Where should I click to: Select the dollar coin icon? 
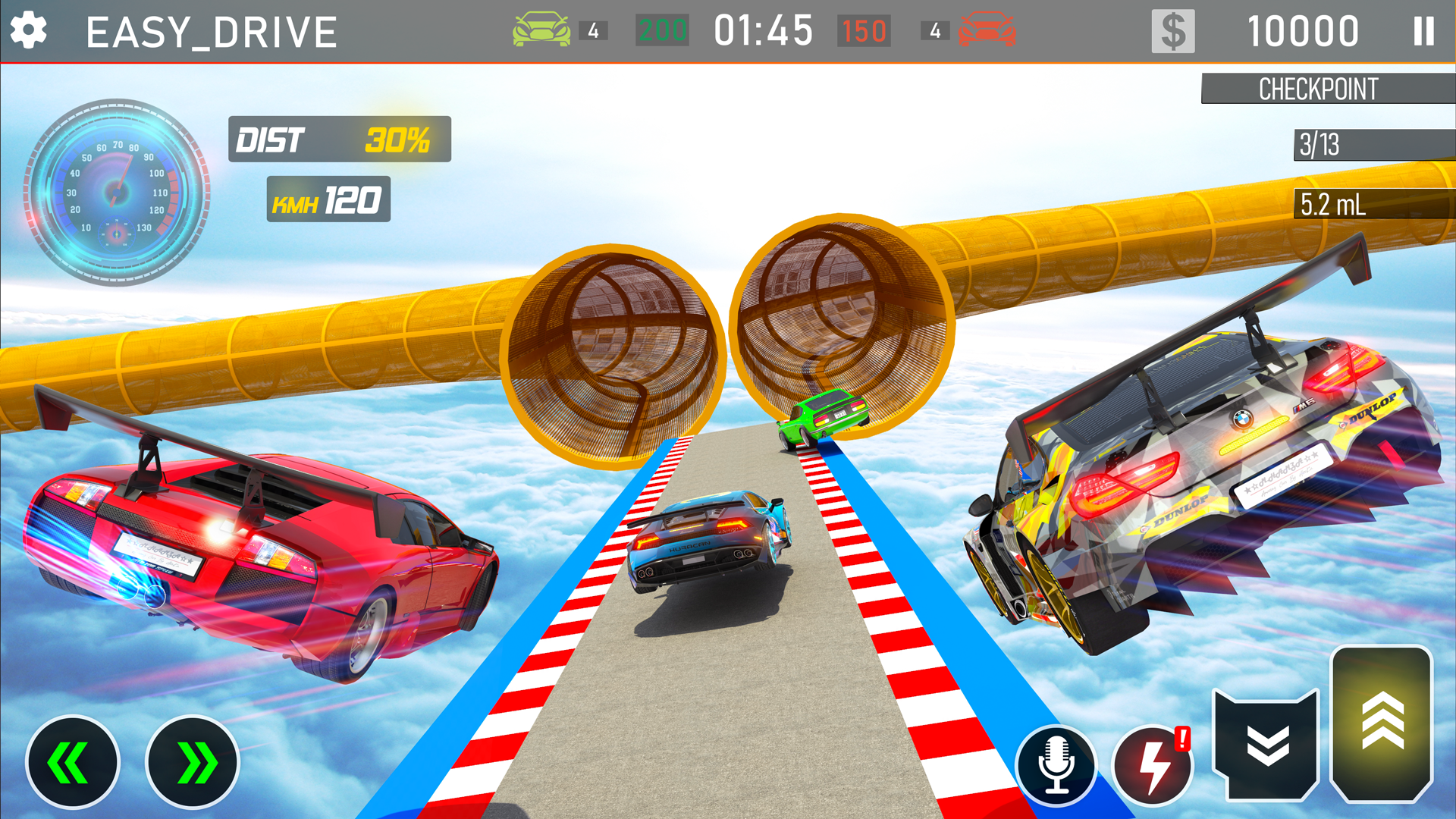tap(1172, 30)
